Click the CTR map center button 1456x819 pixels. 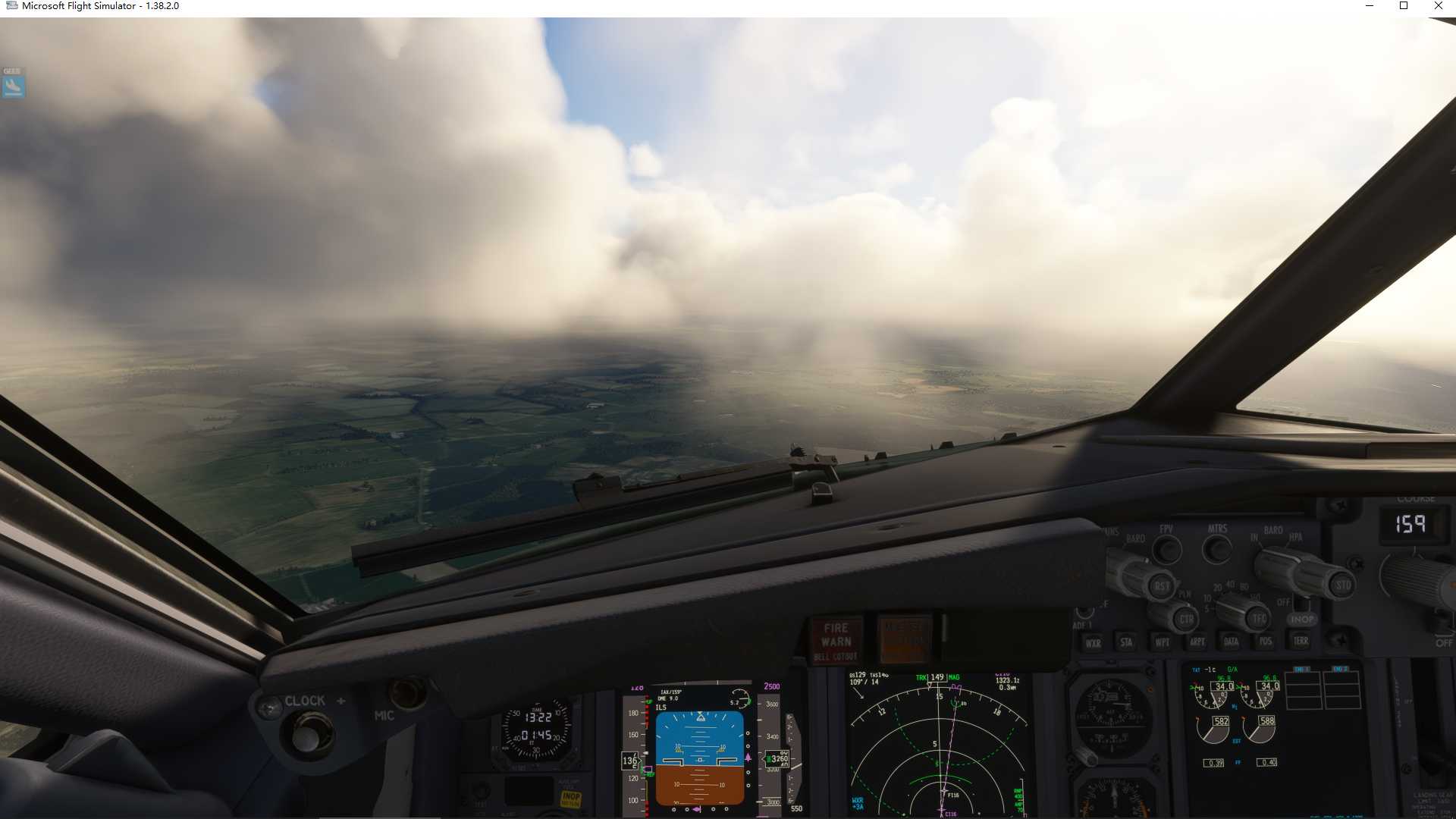[1186, 619]
